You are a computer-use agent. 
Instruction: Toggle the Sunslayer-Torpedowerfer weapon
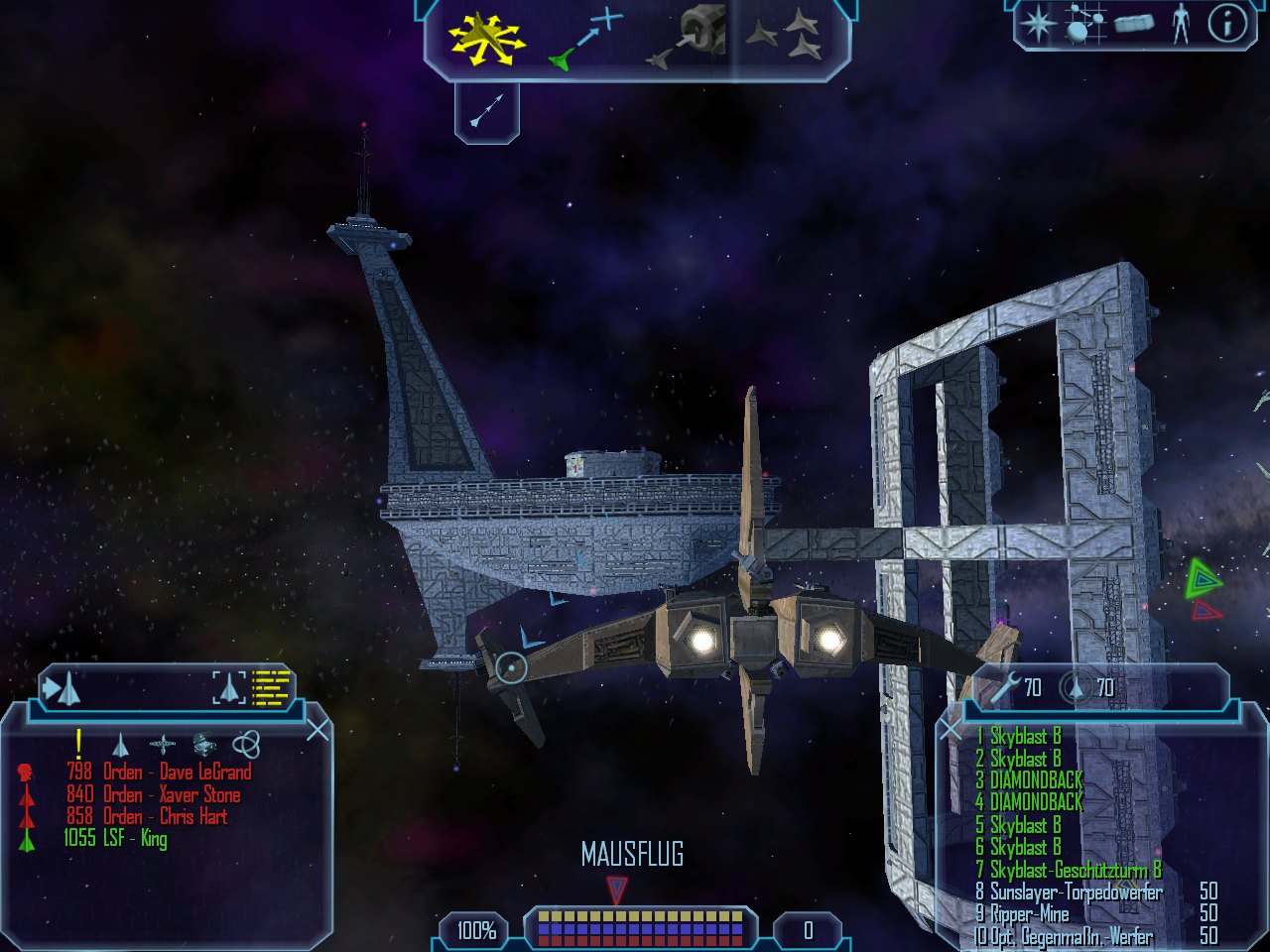tap(1076, 892)
